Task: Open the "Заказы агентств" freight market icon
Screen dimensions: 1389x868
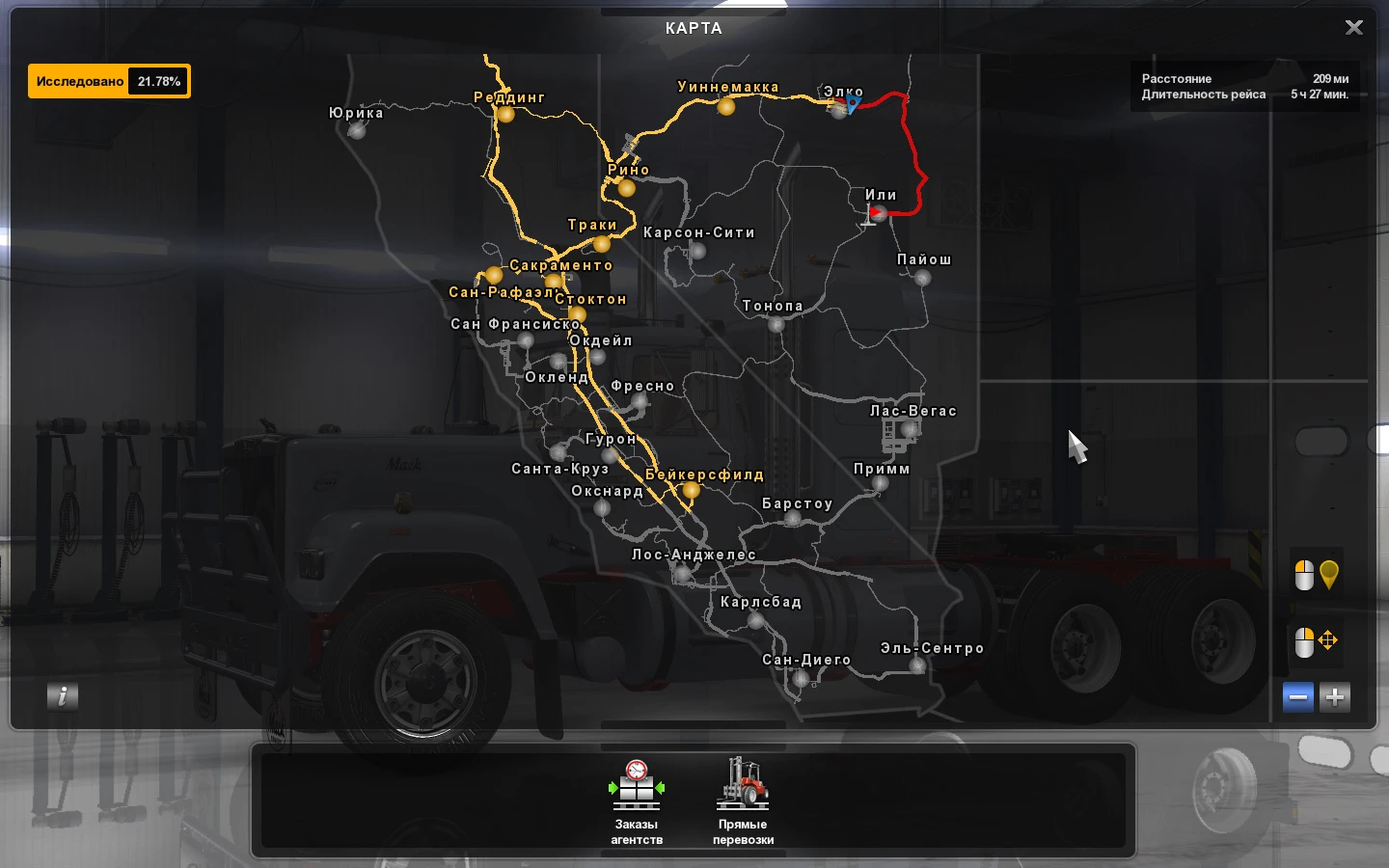Action: (636, 791)
